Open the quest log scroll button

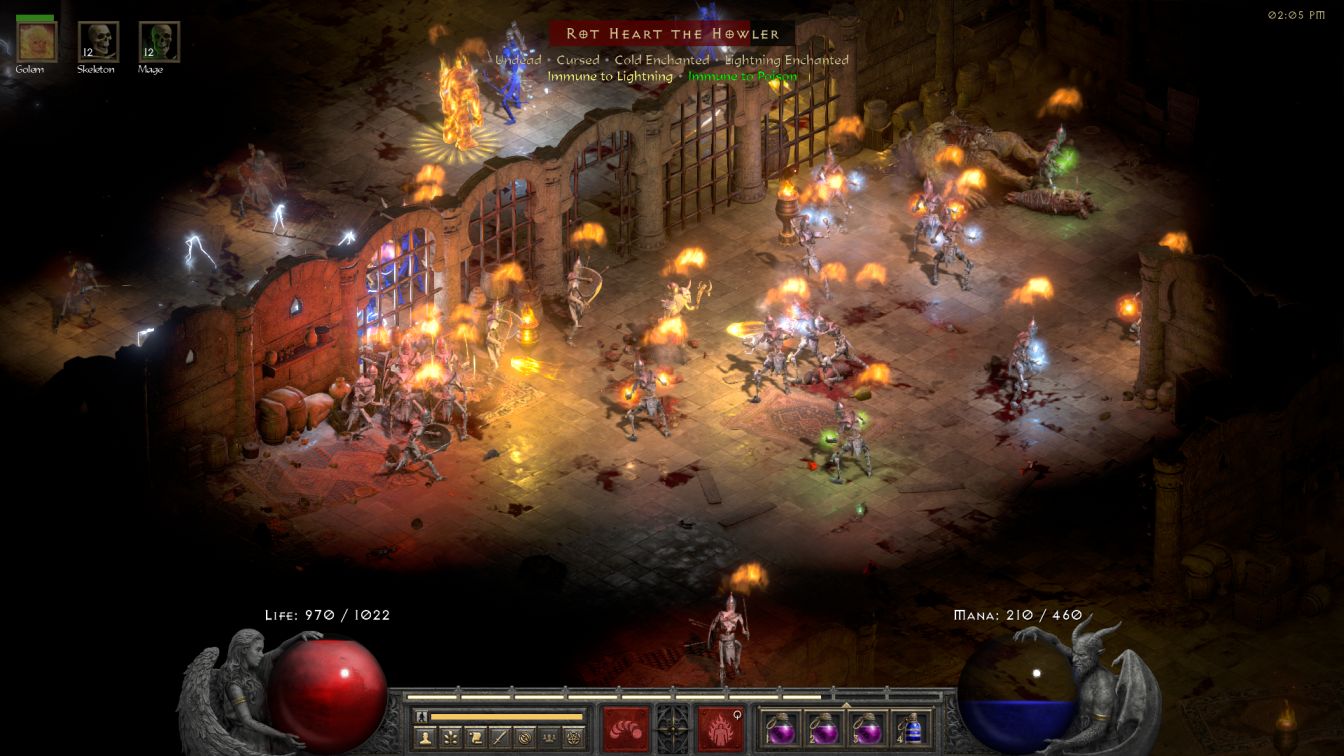coord(475,738)
